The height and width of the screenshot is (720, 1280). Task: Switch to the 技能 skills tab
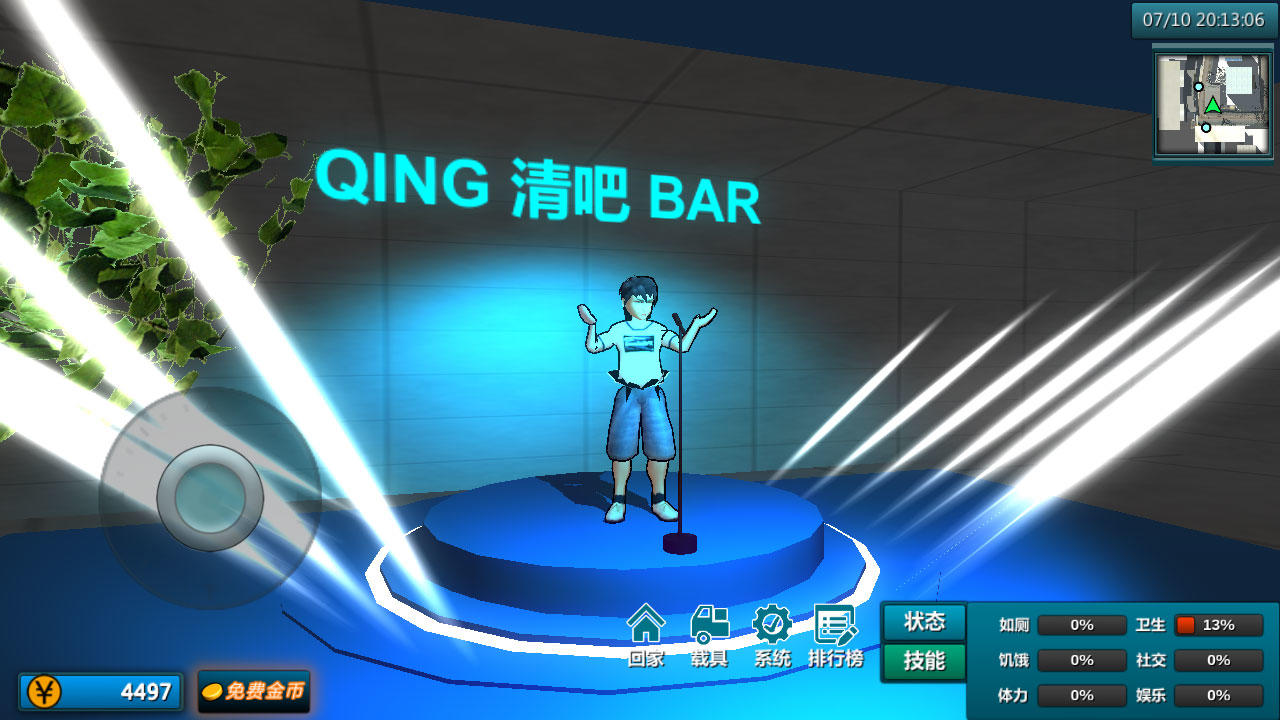pyautogui.click(x=922, y=661)
